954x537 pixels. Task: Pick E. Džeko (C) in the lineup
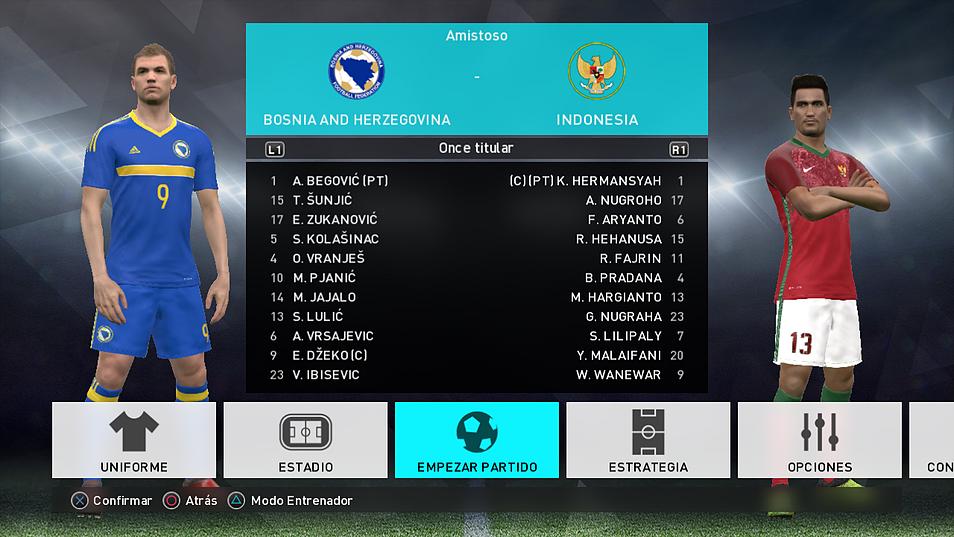(330, 355)
